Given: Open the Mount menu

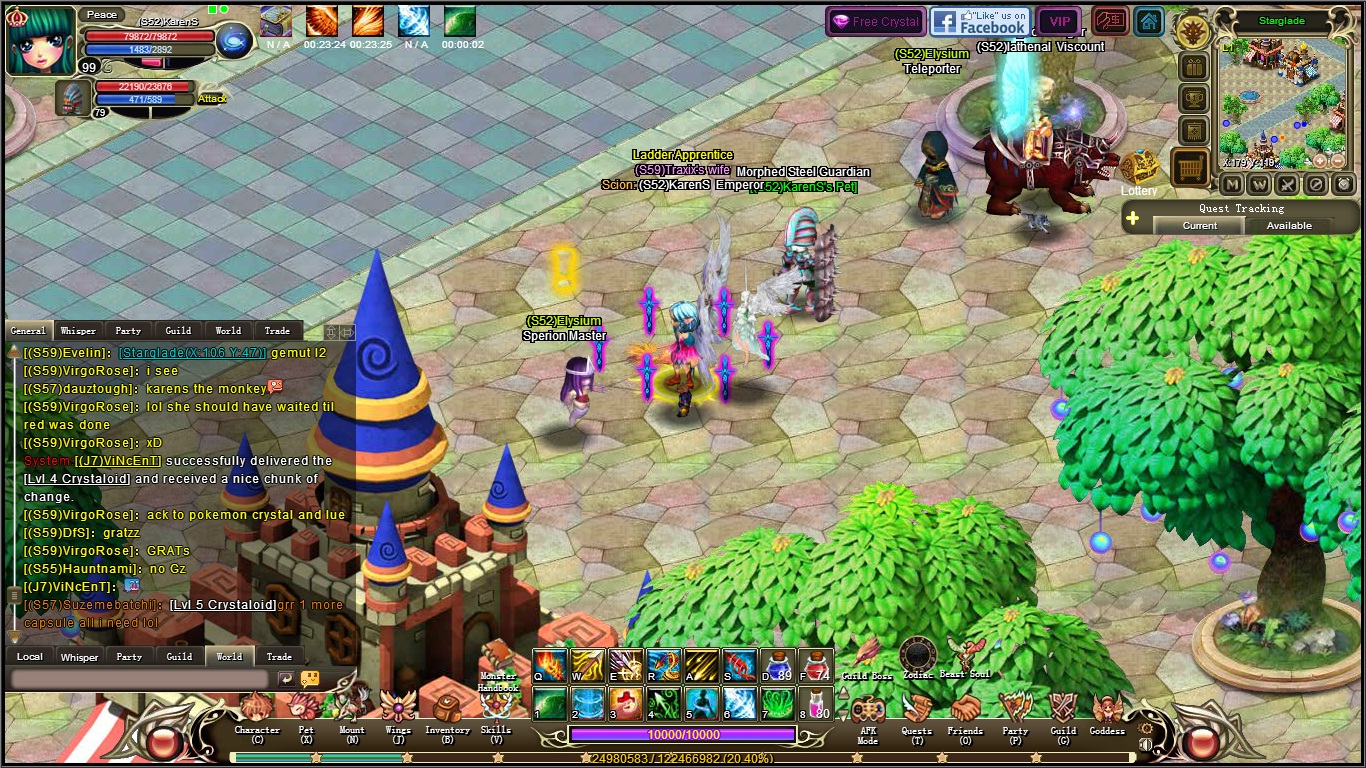Looking at the screenshot, I should coord(352,711).
